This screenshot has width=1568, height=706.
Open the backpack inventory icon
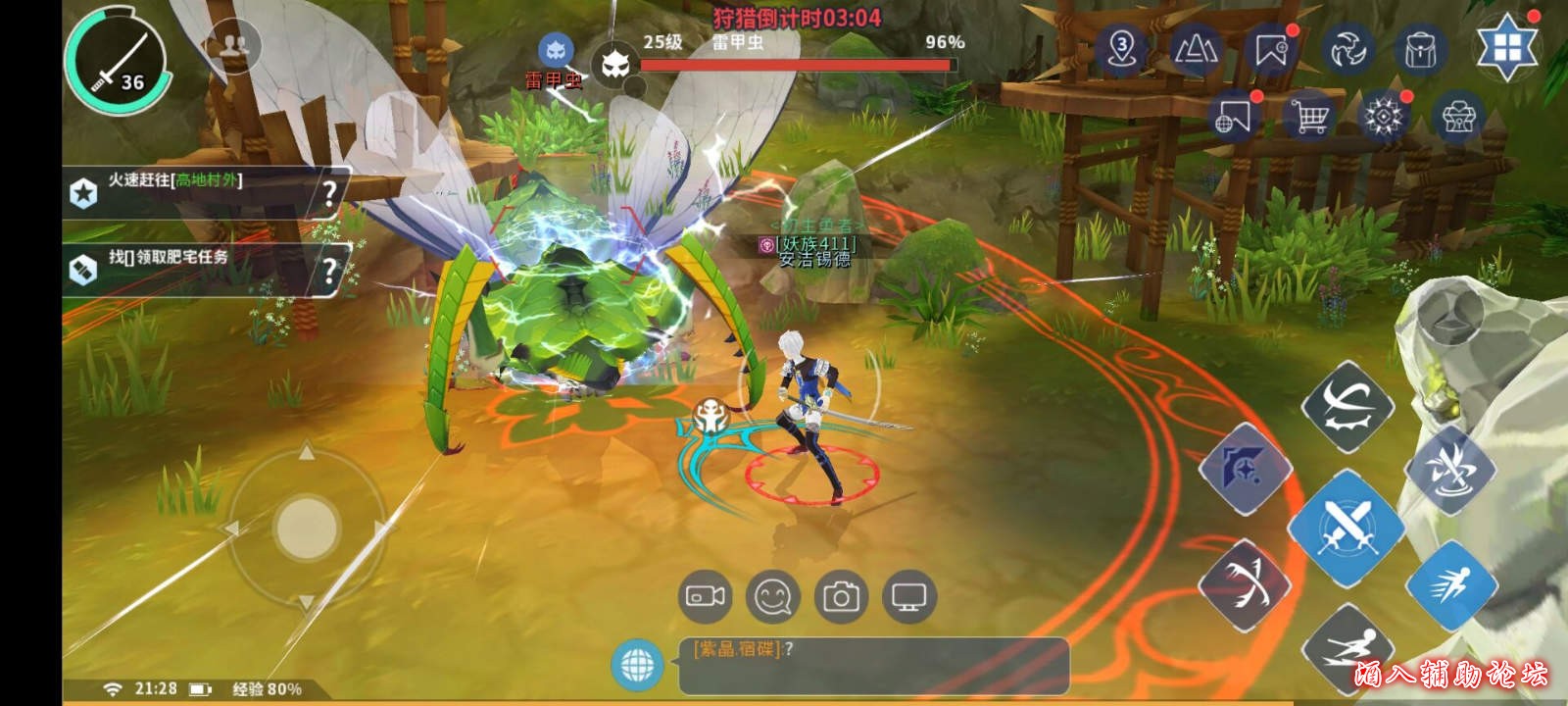point(1420,49)
